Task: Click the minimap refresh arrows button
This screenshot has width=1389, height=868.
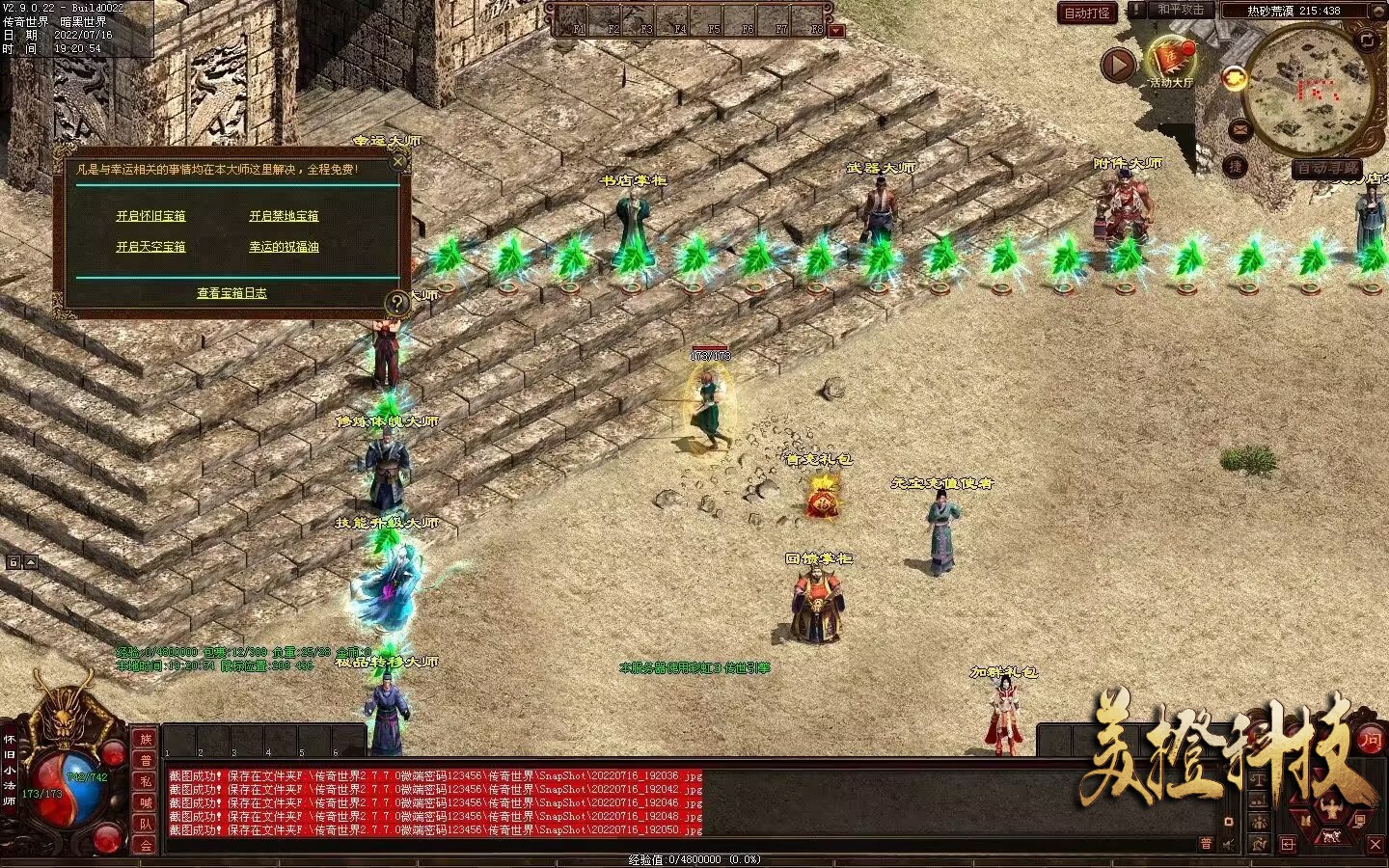Action: 1368,40
